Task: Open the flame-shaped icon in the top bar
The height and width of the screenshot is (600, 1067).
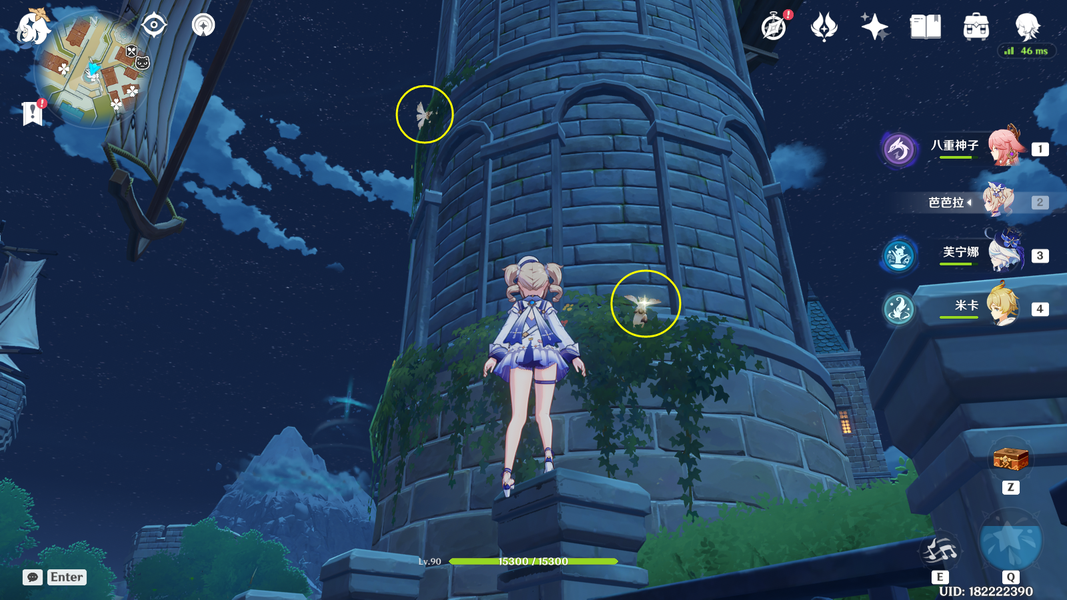Action: (x=824, y=27)
